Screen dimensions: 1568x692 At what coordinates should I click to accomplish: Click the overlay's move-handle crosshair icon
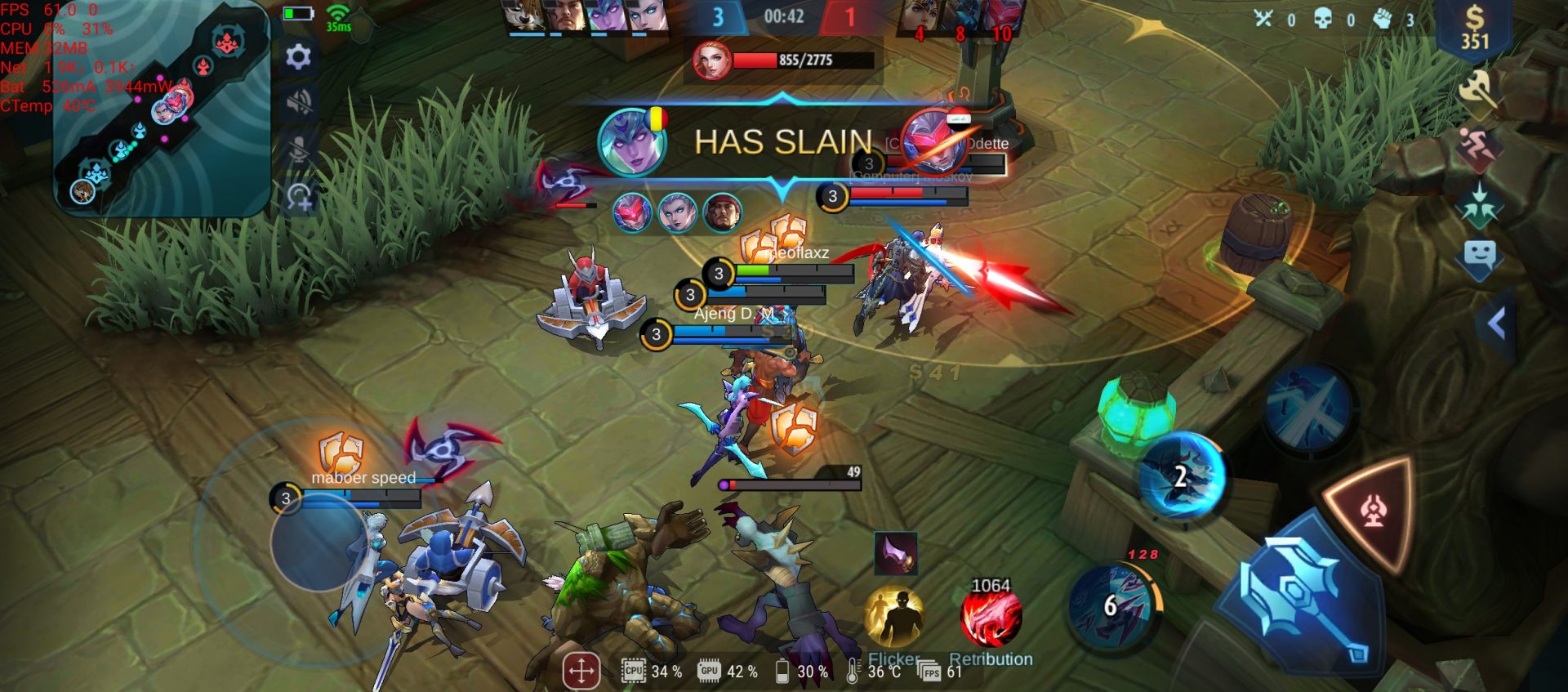pyautogui.click(x=581, y=672)
